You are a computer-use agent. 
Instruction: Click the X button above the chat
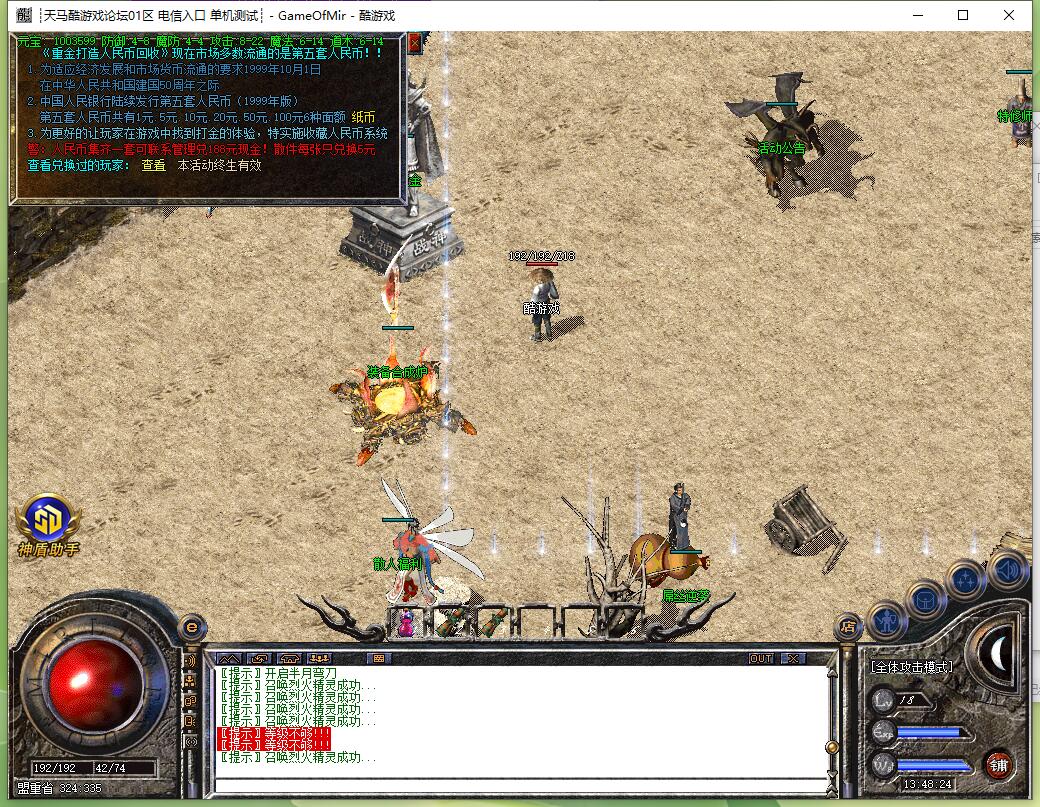click(x=793, y=658)
